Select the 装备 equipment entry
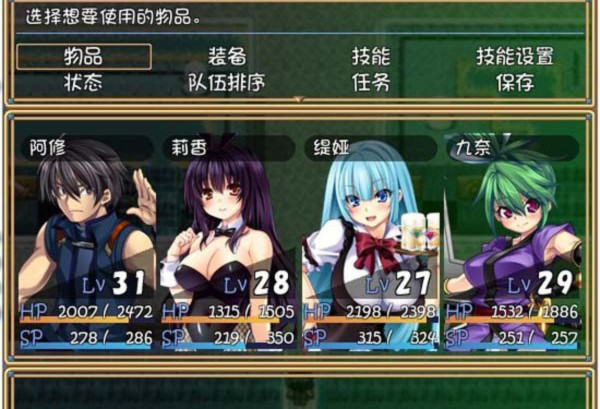The height and width of the screenshot is (409, 600). pyautogui.click(x=227, y=57)
